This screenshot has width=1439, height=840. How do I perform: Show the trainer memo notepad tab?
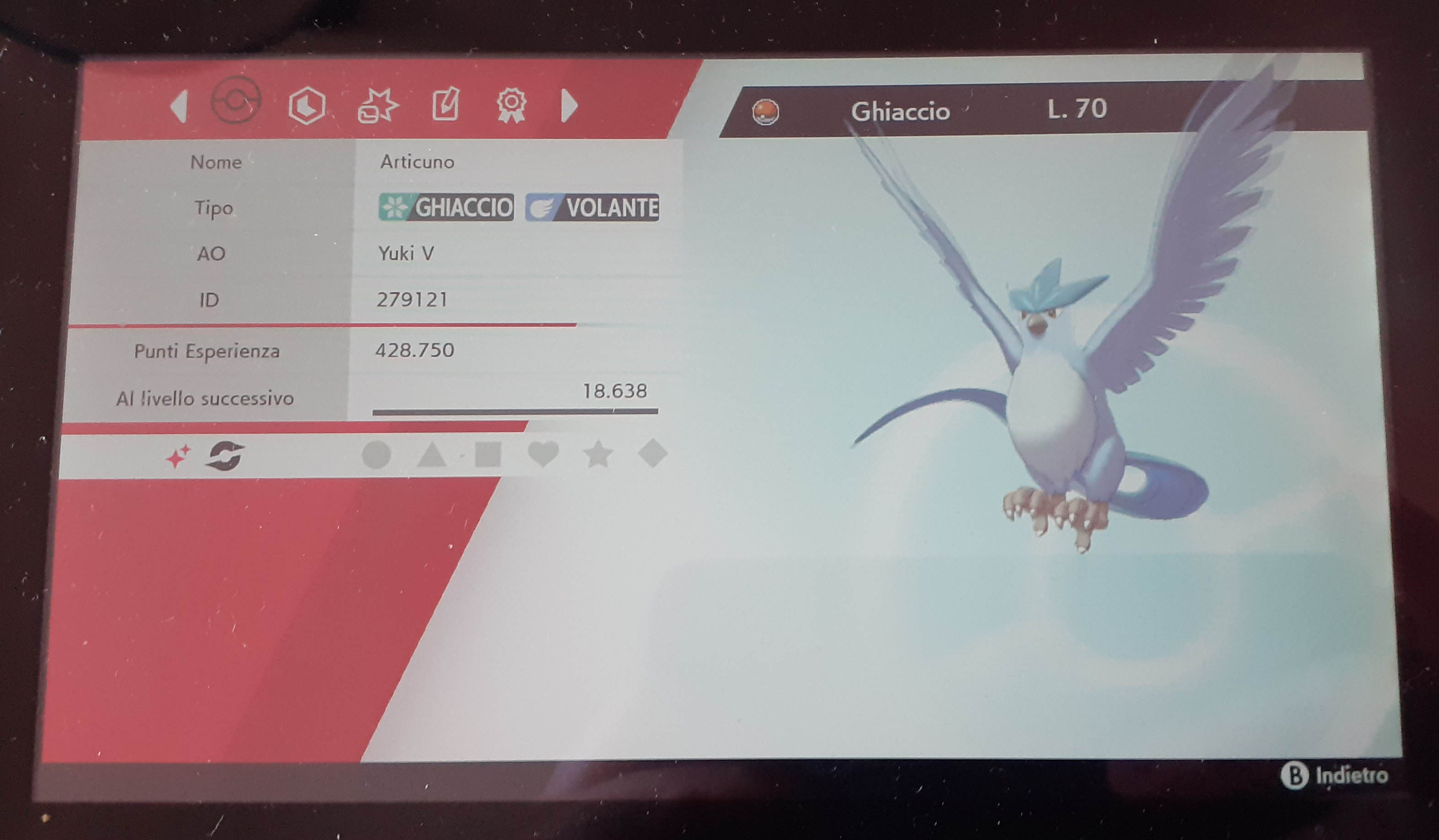pyautogui.click(x=445, y=104)
